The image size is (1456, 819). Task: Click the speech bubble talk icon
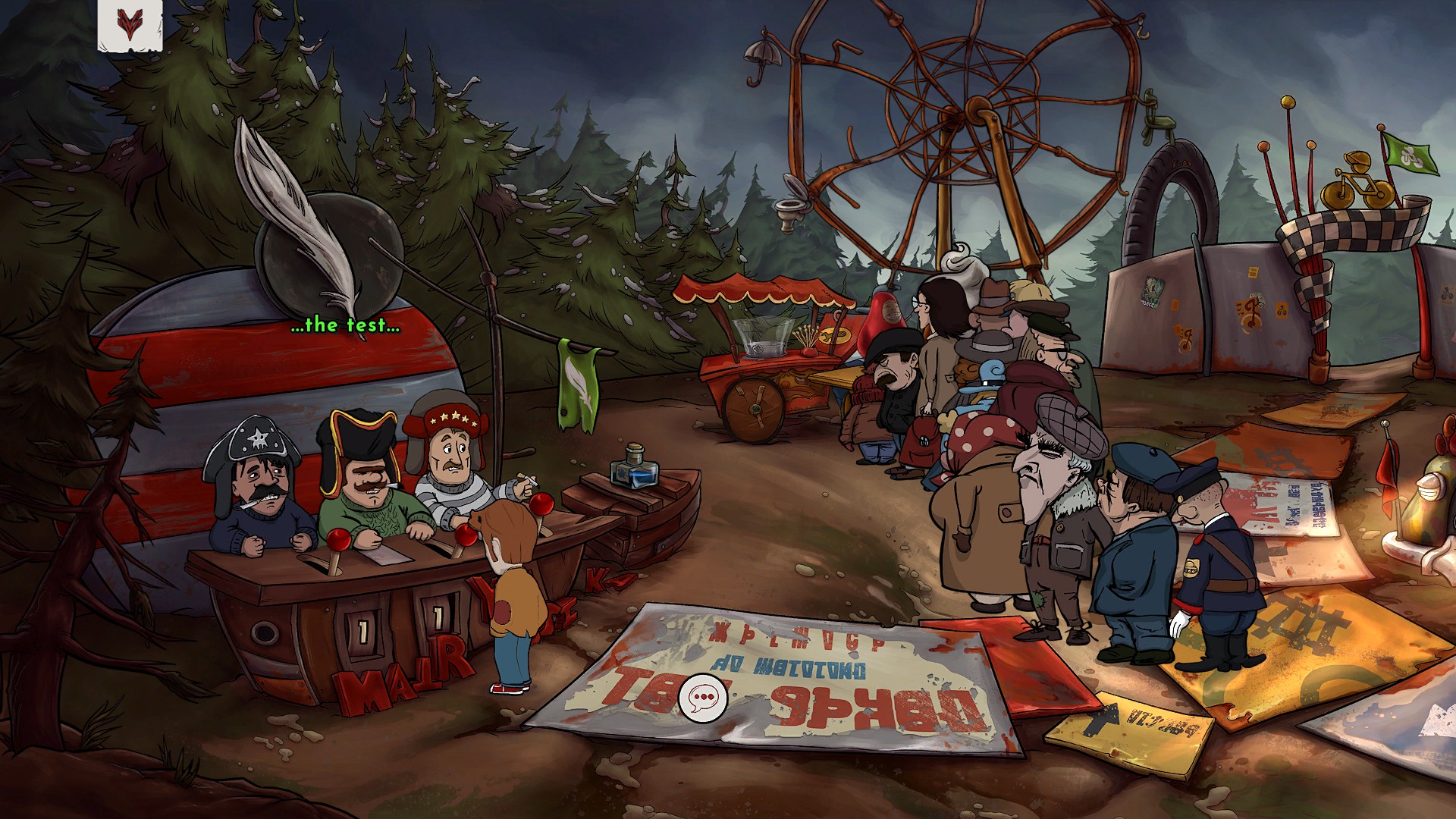point(703,696)
